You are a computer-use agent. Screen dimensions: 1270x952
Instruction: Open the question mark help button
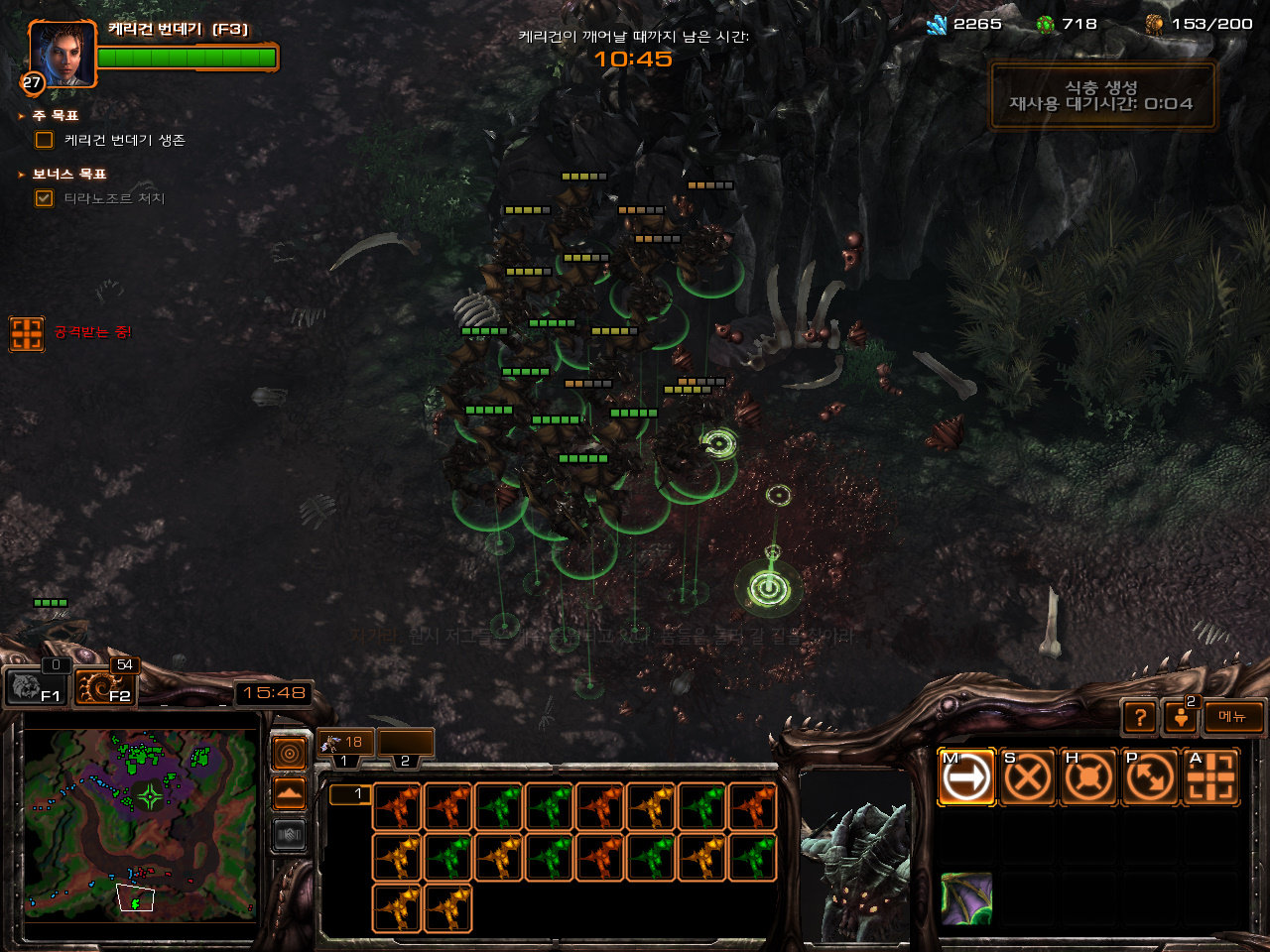(1141, 717)
